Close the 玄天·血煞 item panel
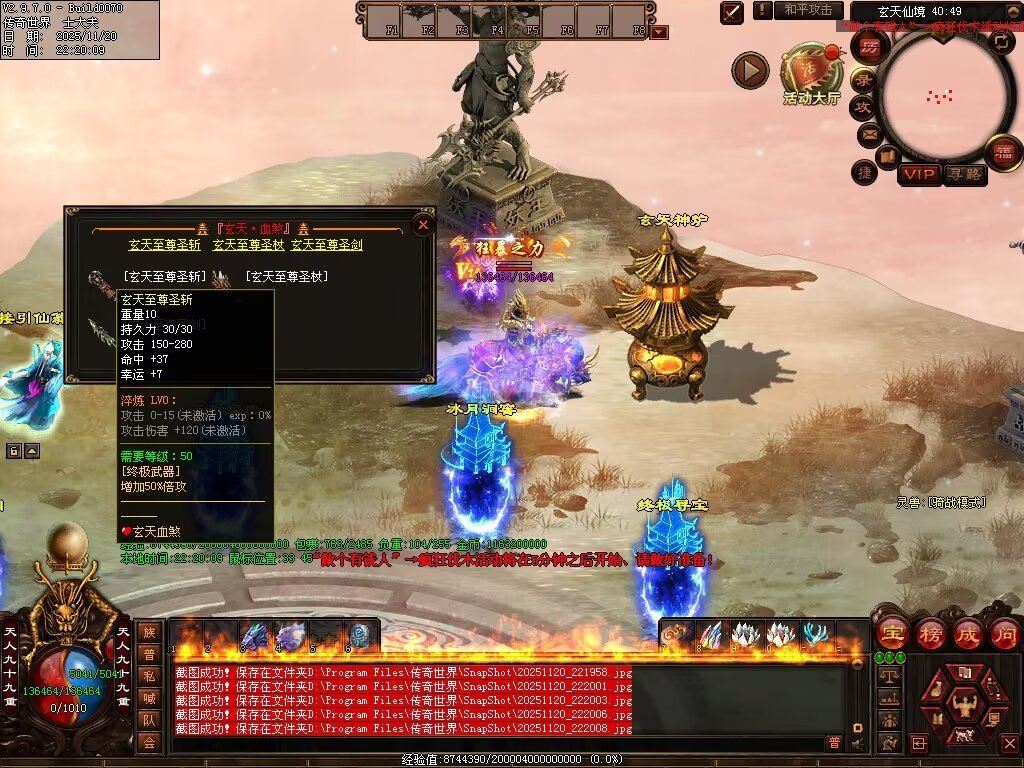The height and width of the screenshot is (768, 1024). 423,225
